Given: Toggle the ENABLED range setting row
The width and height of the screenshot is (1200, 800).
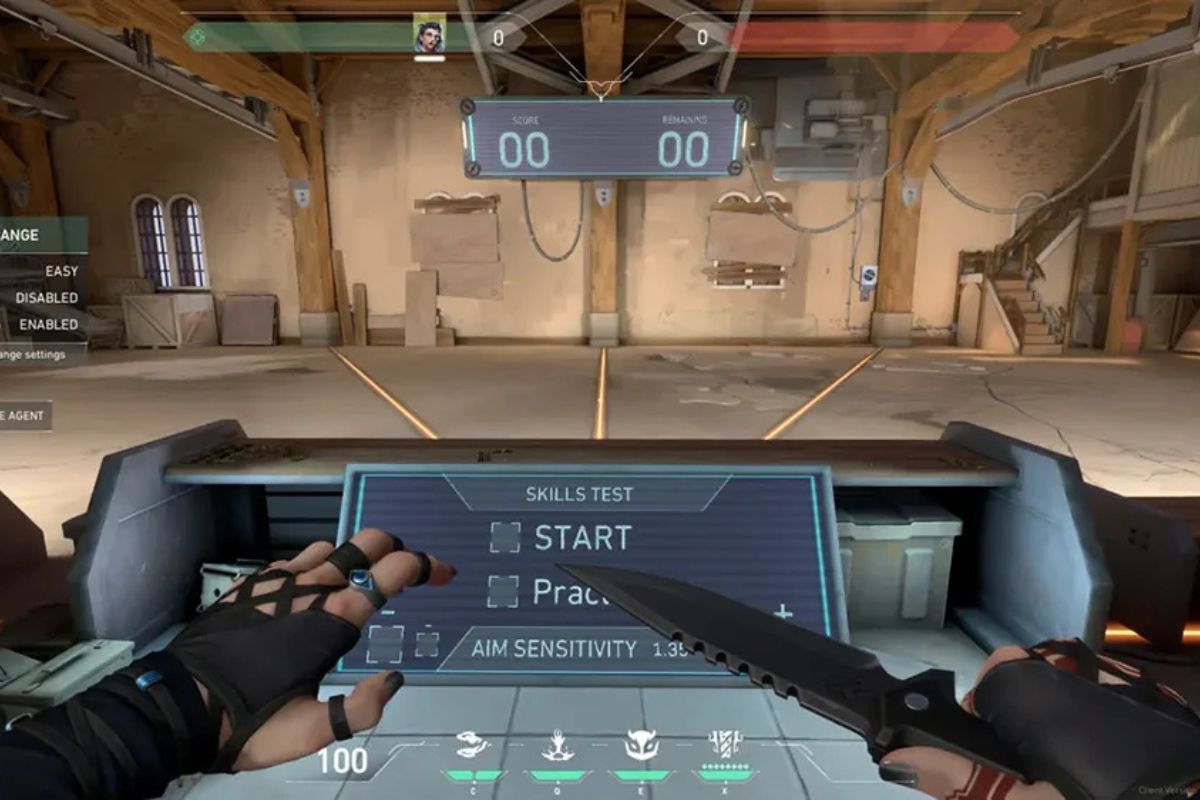Looking at the screenshot, I should click(x=45, y=324).
